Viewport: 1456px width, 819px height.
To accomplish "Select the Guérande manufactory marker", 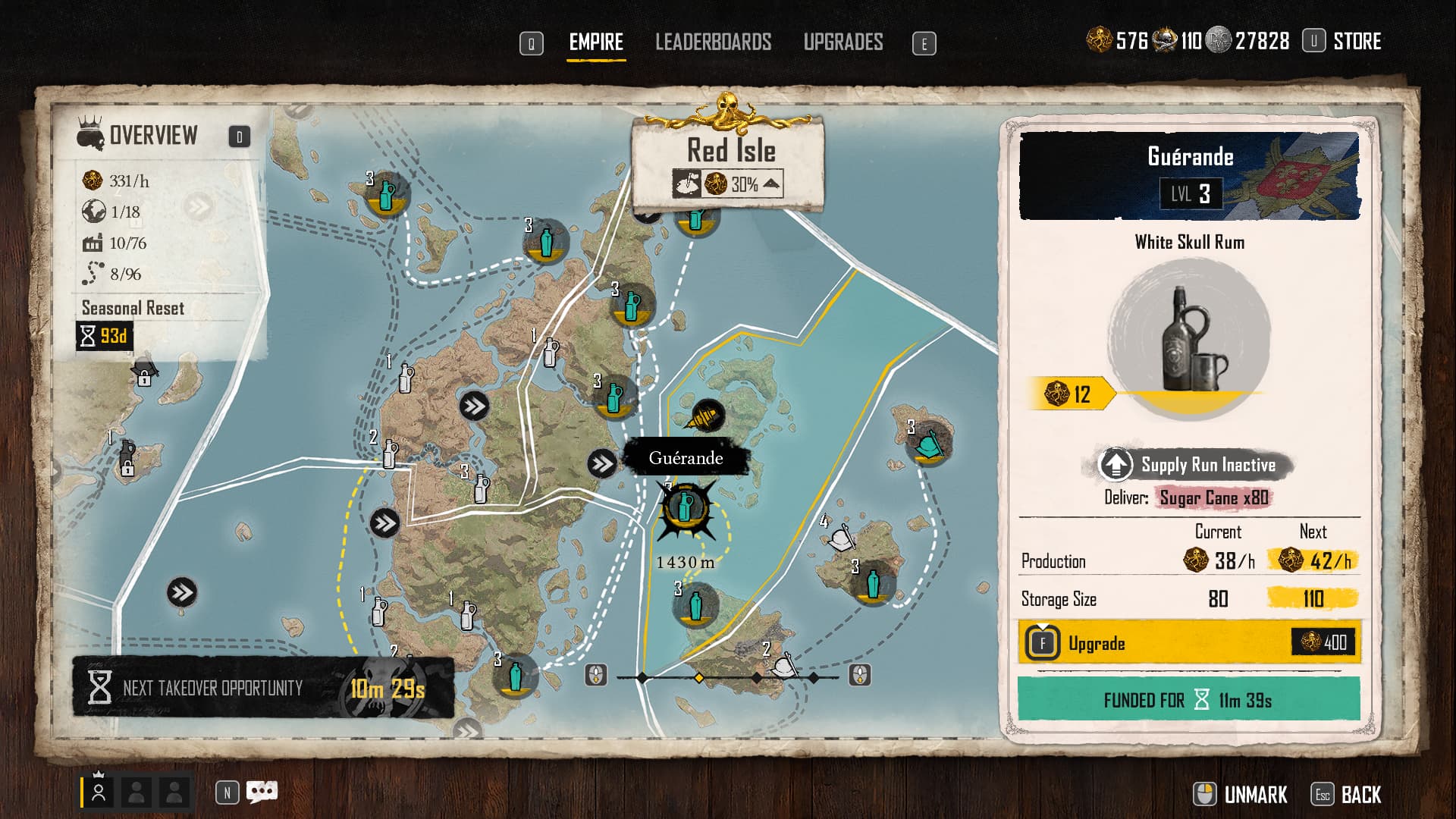I will click(686, 508).
